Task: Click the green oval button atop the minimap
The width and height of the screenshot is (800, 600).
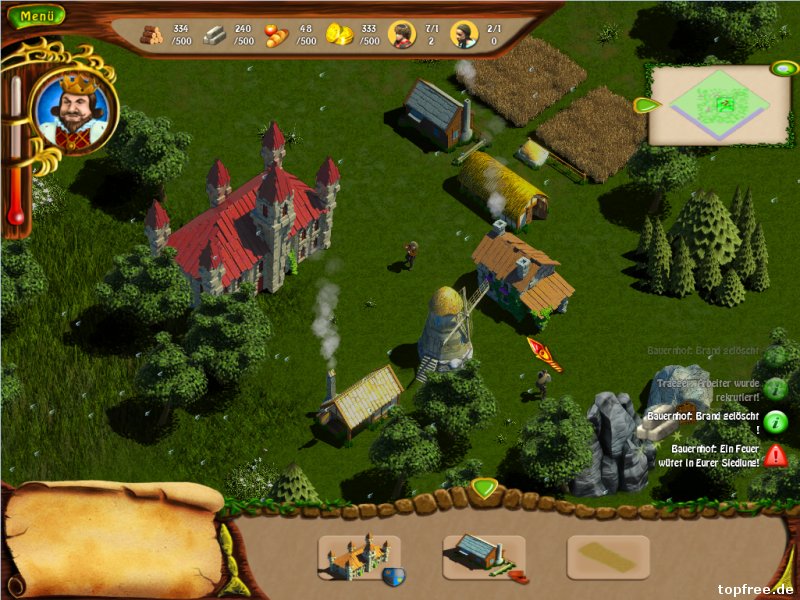Action: click(781, 69)
